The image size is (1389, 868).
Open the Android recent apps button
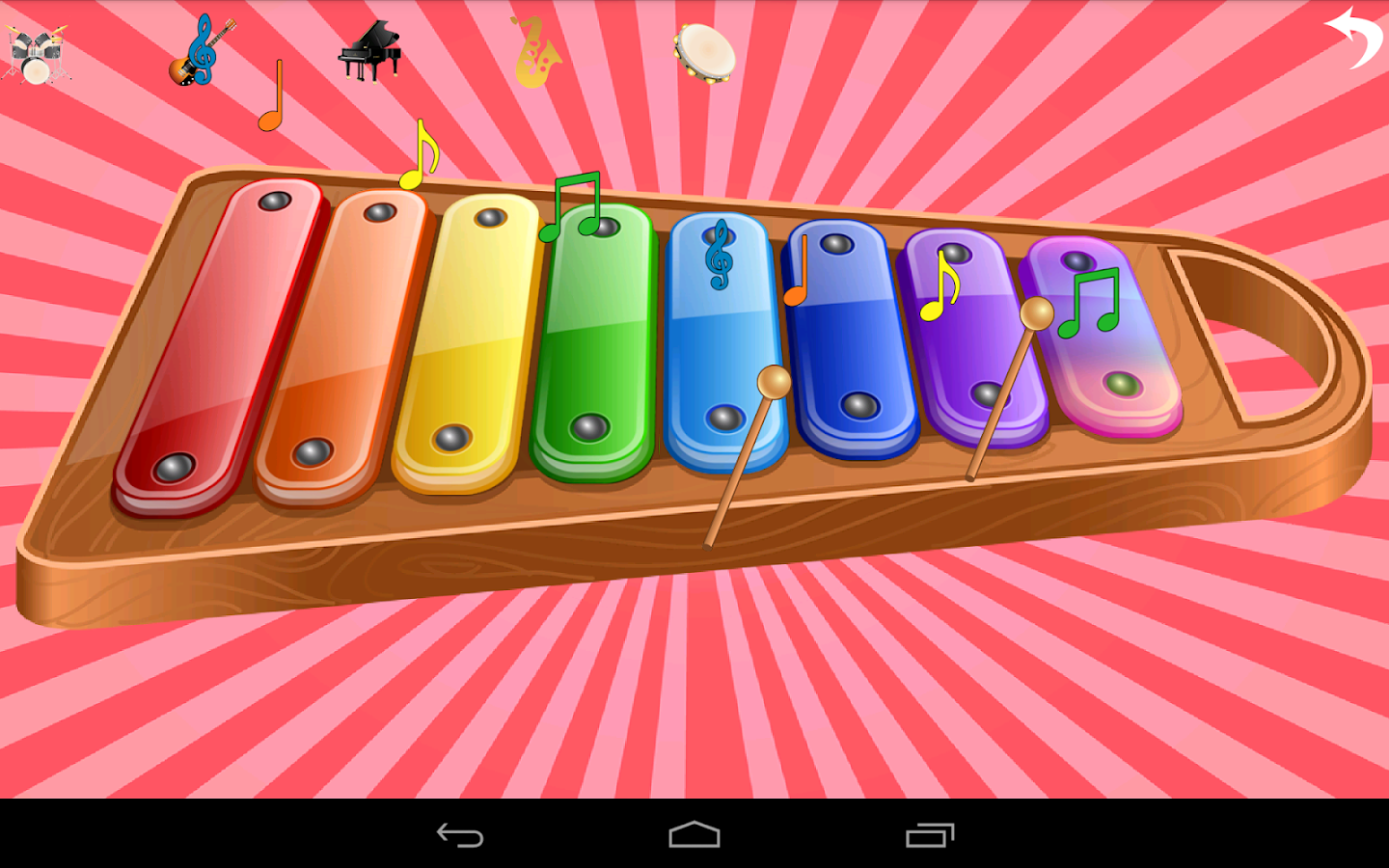(929, 835)
